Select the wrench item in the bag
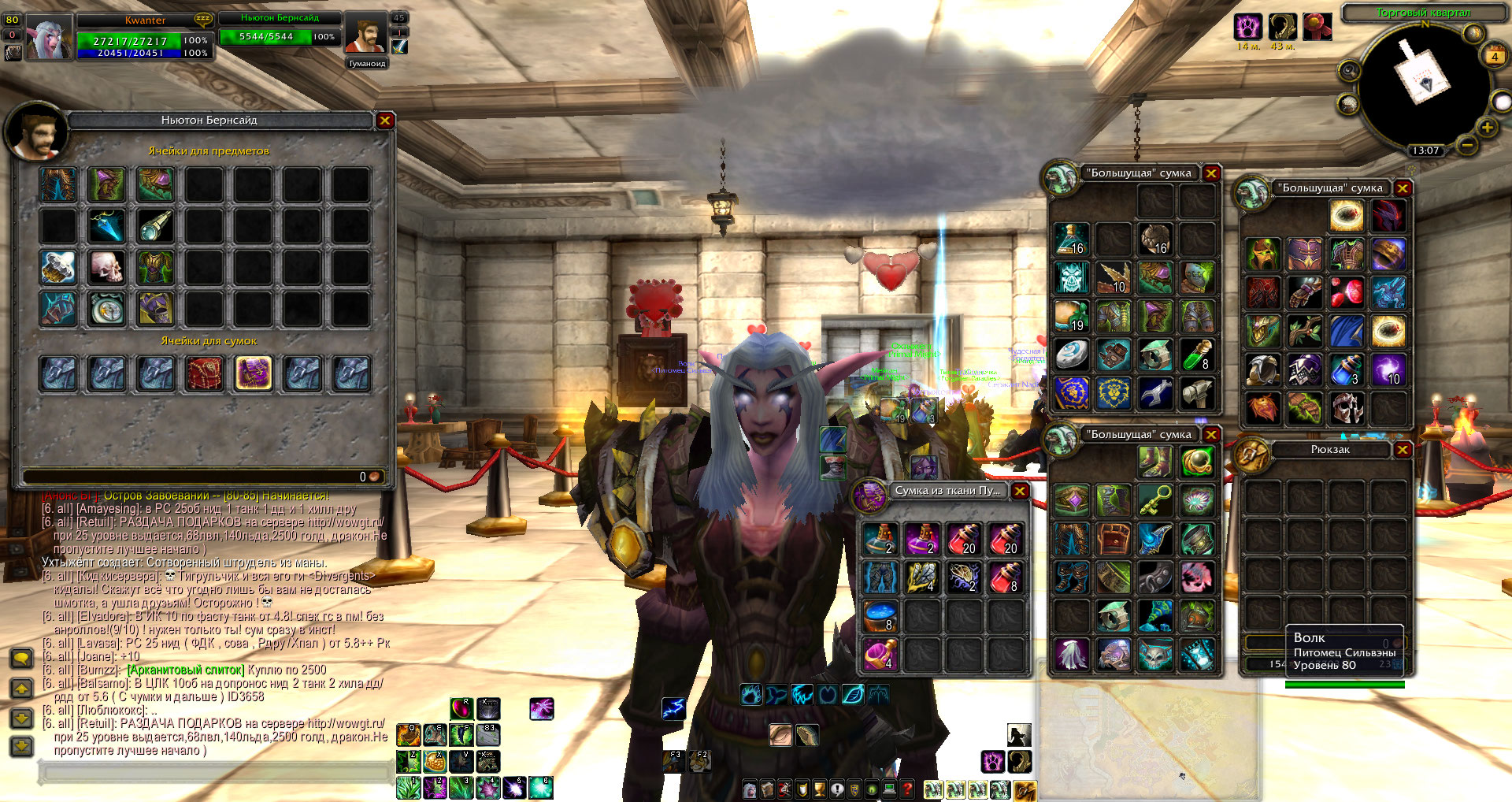Image resolution: width=1512 pixels, height=802 pixels. pyautogui.click(x=1155, y=392)
